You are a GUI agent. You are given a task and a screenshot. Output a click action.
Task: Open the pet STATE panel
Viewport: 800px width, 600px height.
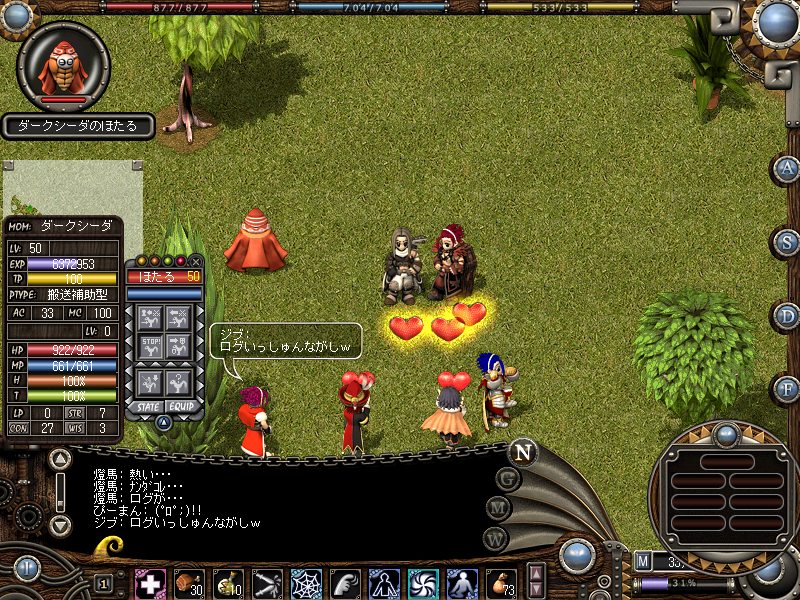coord(148,407)
